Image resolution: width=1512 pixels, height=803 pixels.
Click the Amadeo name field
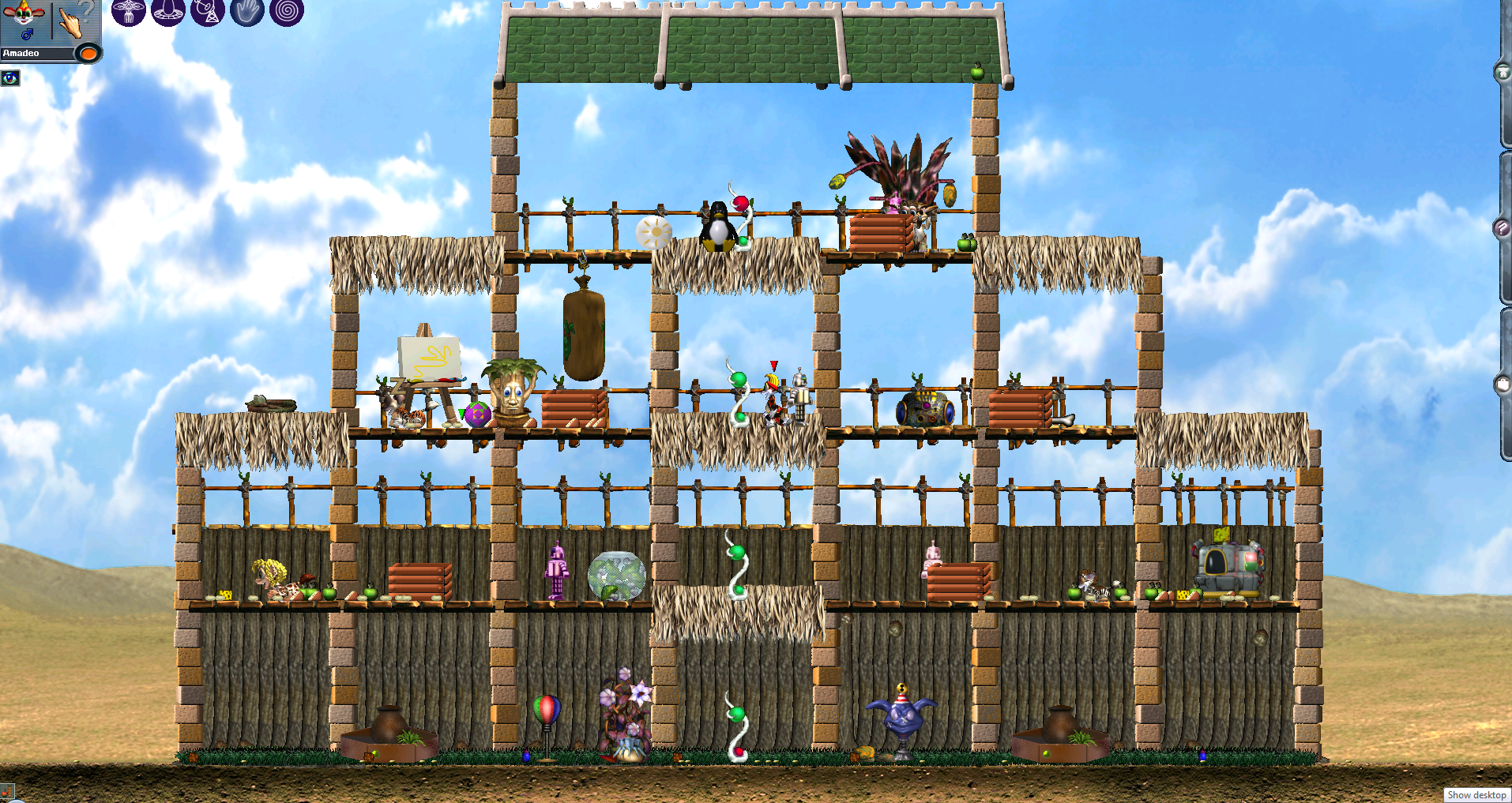(36, 53)
